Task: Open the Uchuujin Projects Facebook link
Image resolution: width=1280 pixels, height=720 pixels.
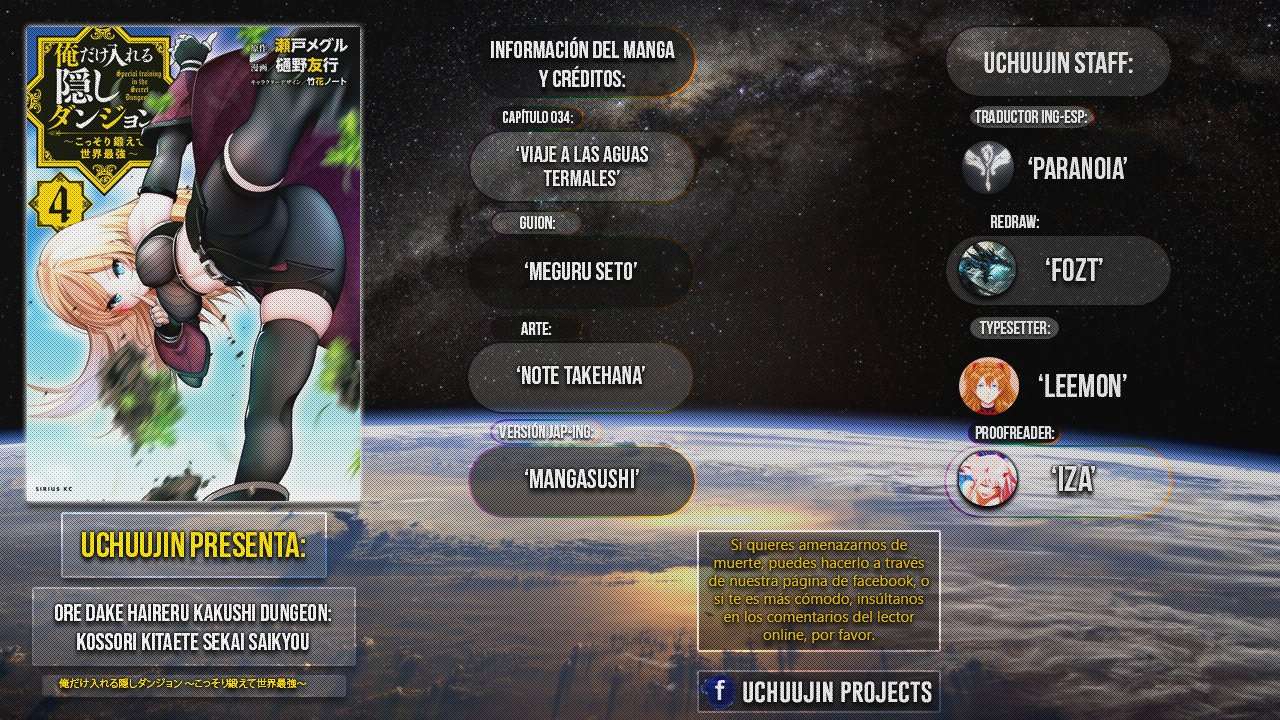Action: pyautogui.click(x=819, y=691)
